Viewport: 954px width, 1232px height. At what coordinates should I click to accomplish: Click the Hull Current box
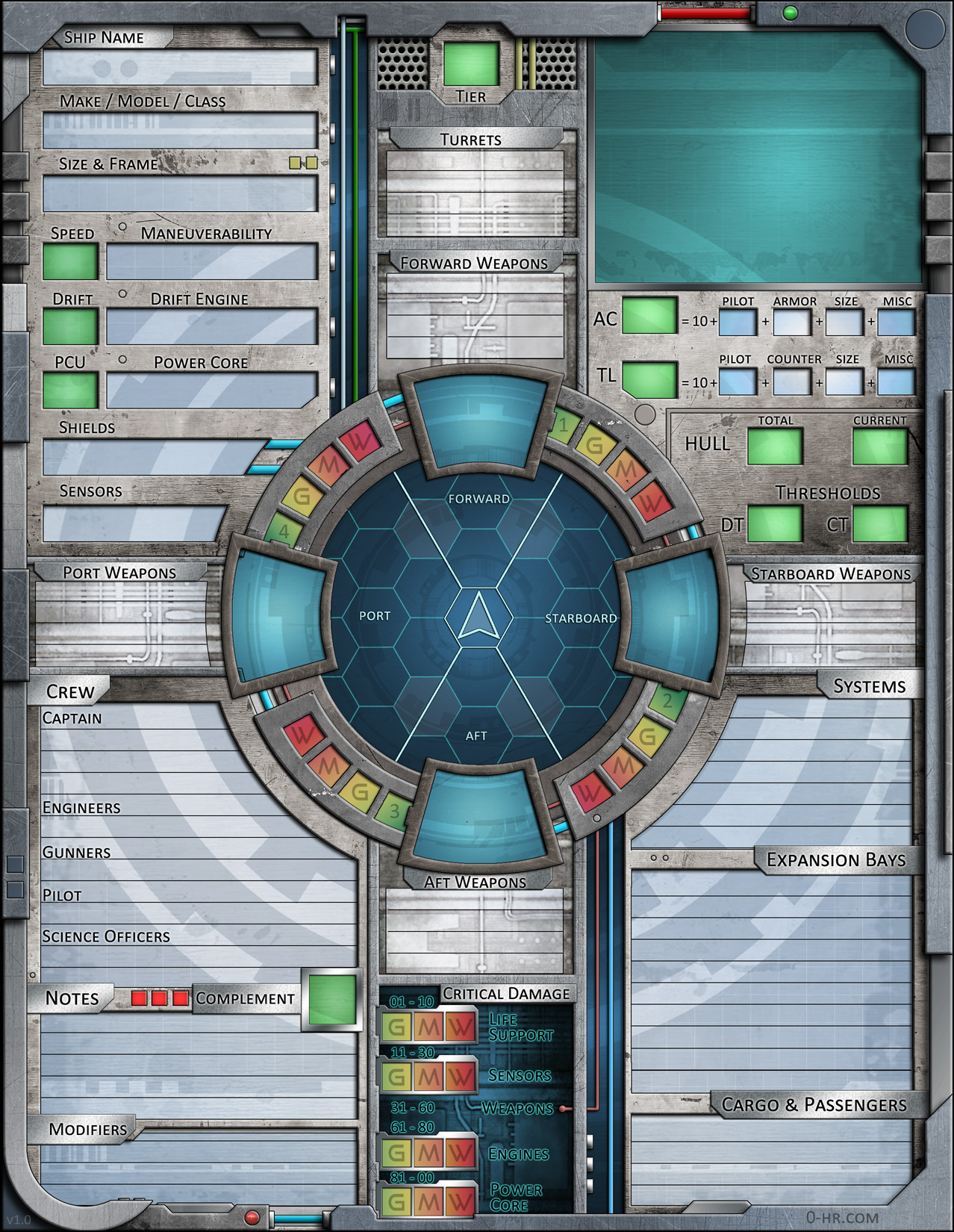pyautogui.click(x=880, y=447)
